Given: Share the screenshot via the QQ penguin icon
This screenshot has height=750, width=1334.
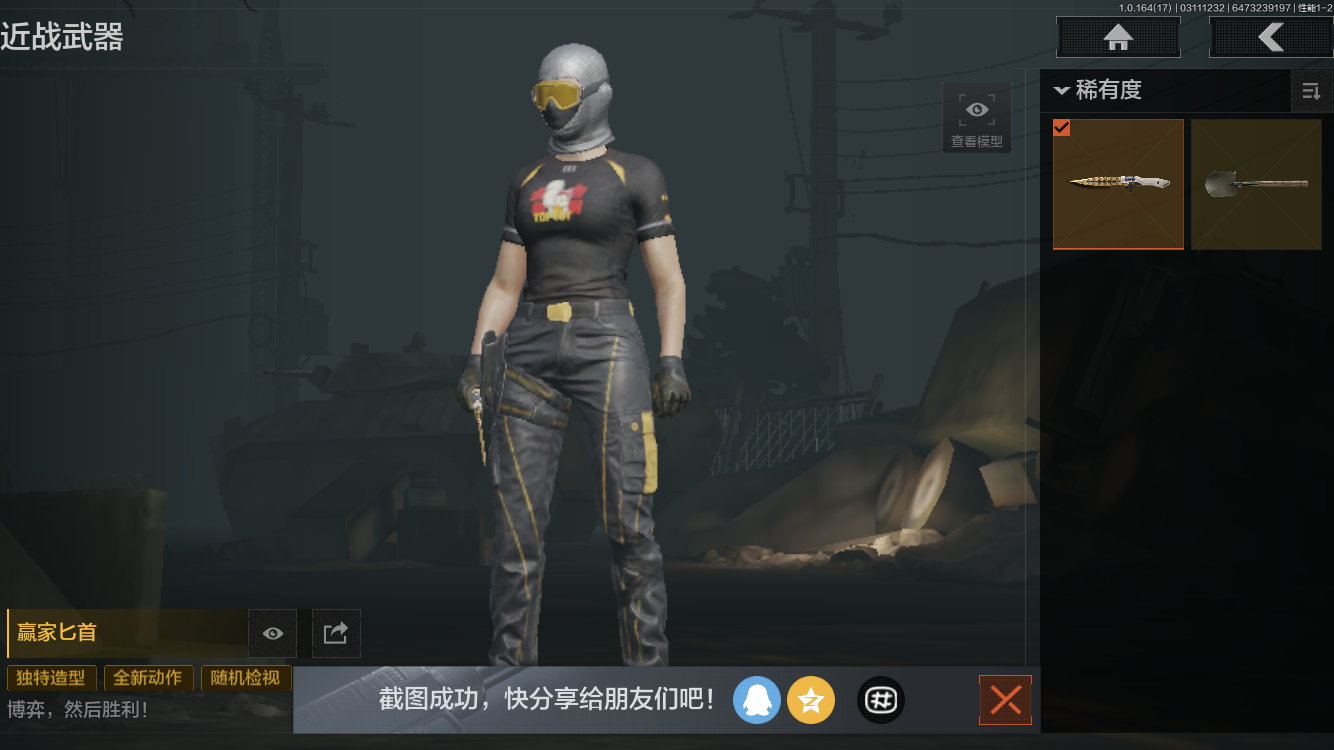Looking at the screenshot, I should 757,700.
